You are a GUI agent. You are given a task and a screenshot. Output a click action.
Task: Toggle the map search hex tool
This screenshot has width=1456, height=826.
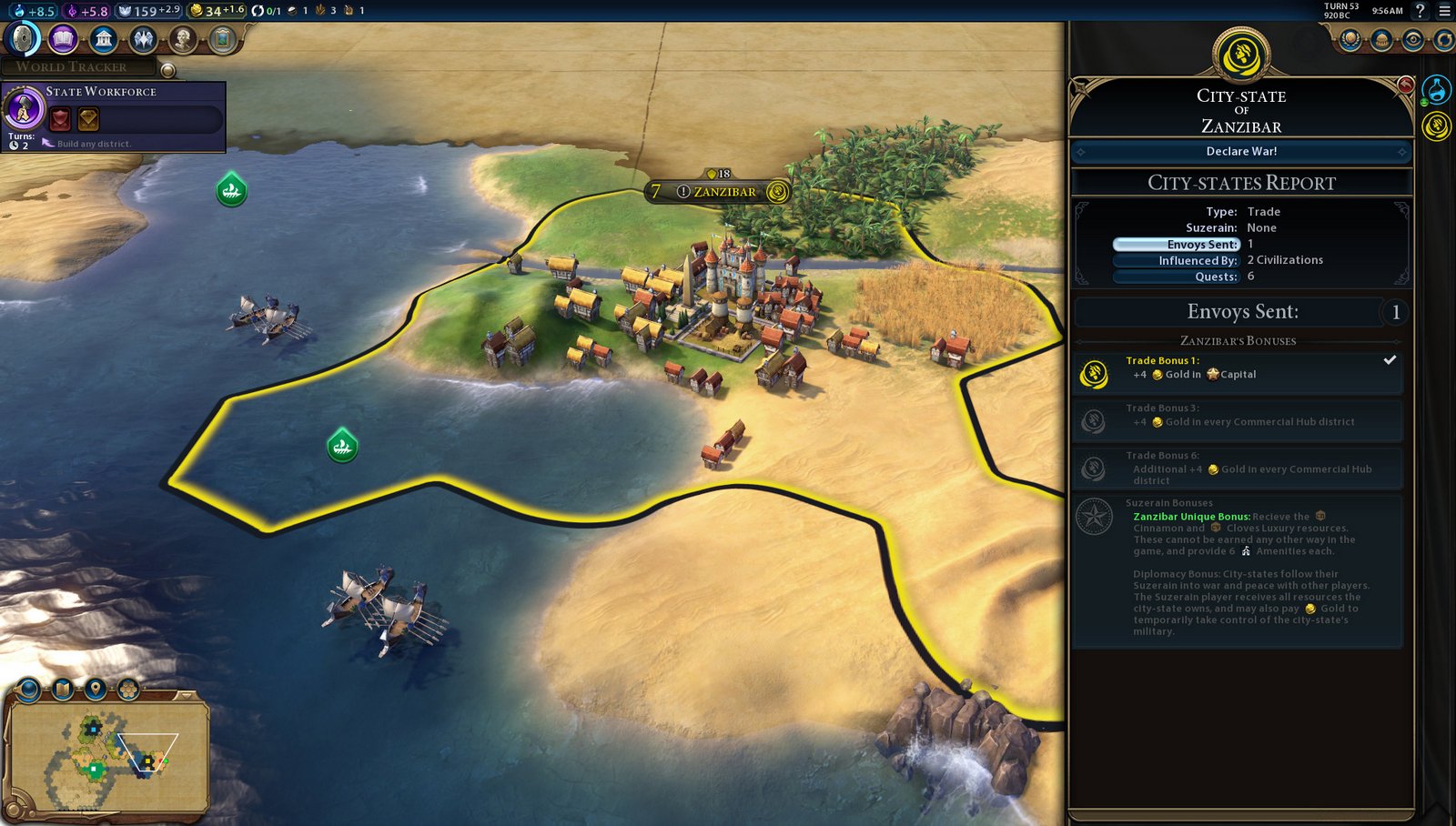[129, 689]
